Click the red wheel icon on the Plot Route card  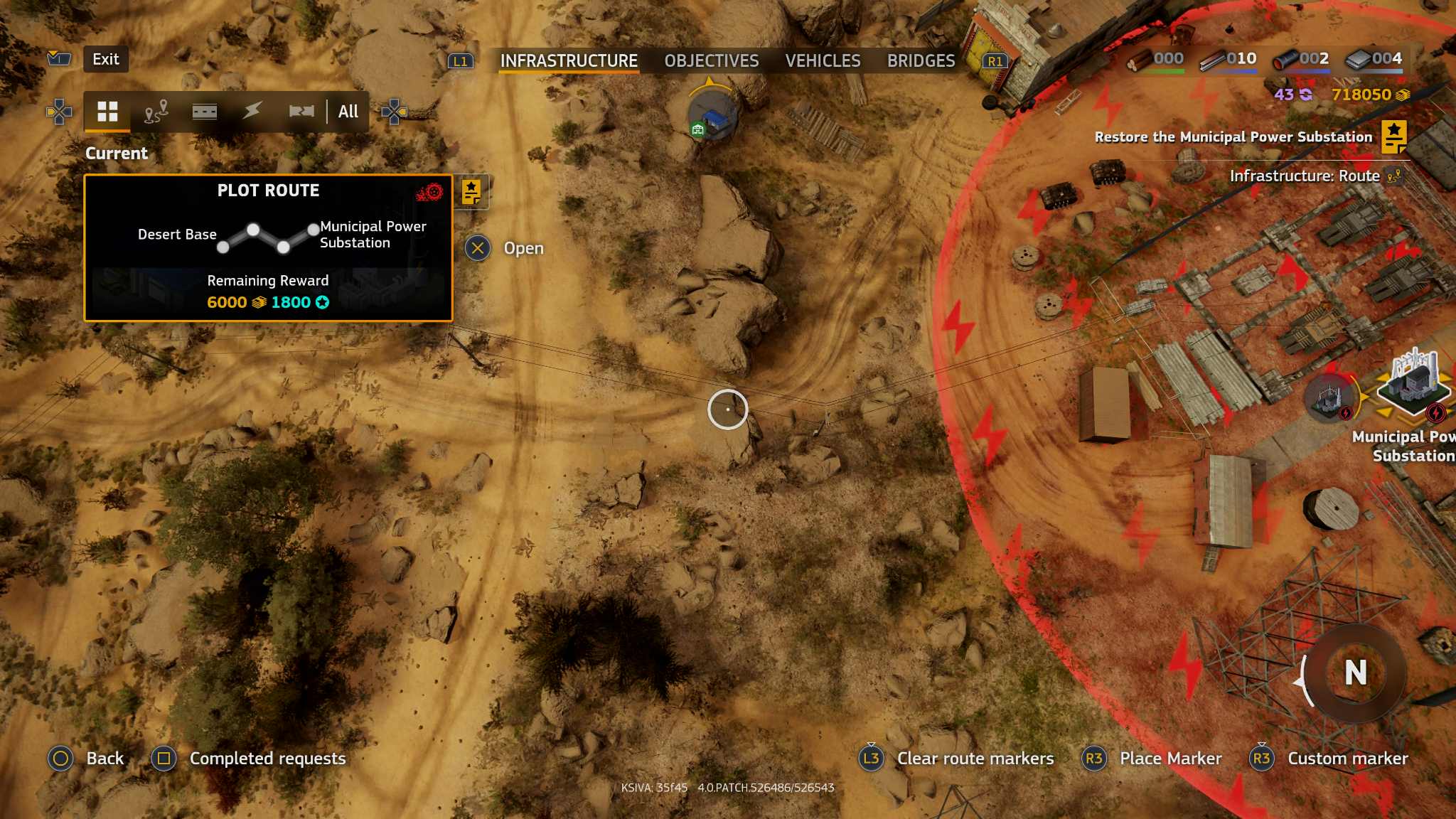pyautogui.click(x=433, y=192)
